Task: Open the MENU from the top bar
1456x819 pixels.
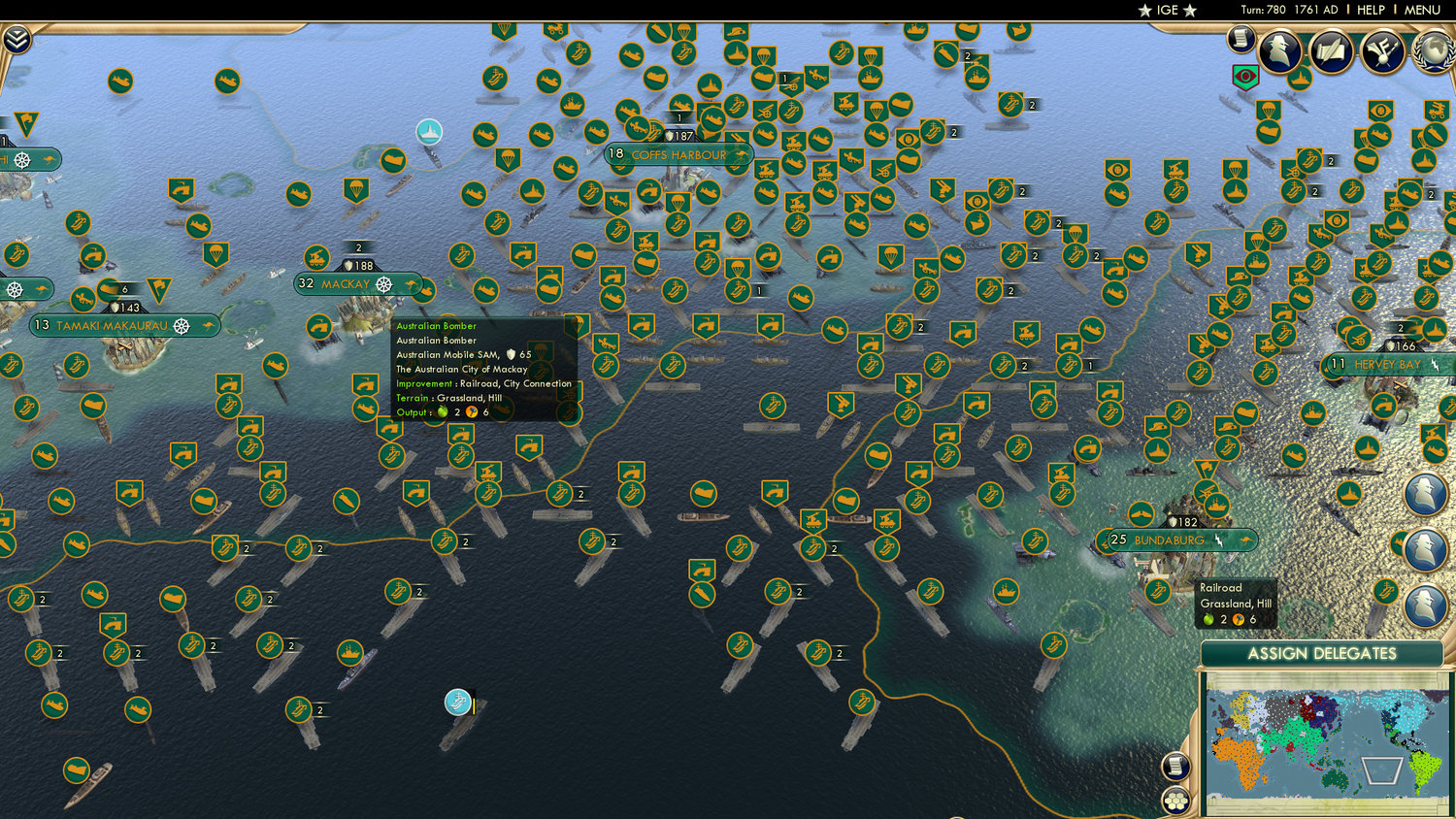Action: tap(1422, 10)
